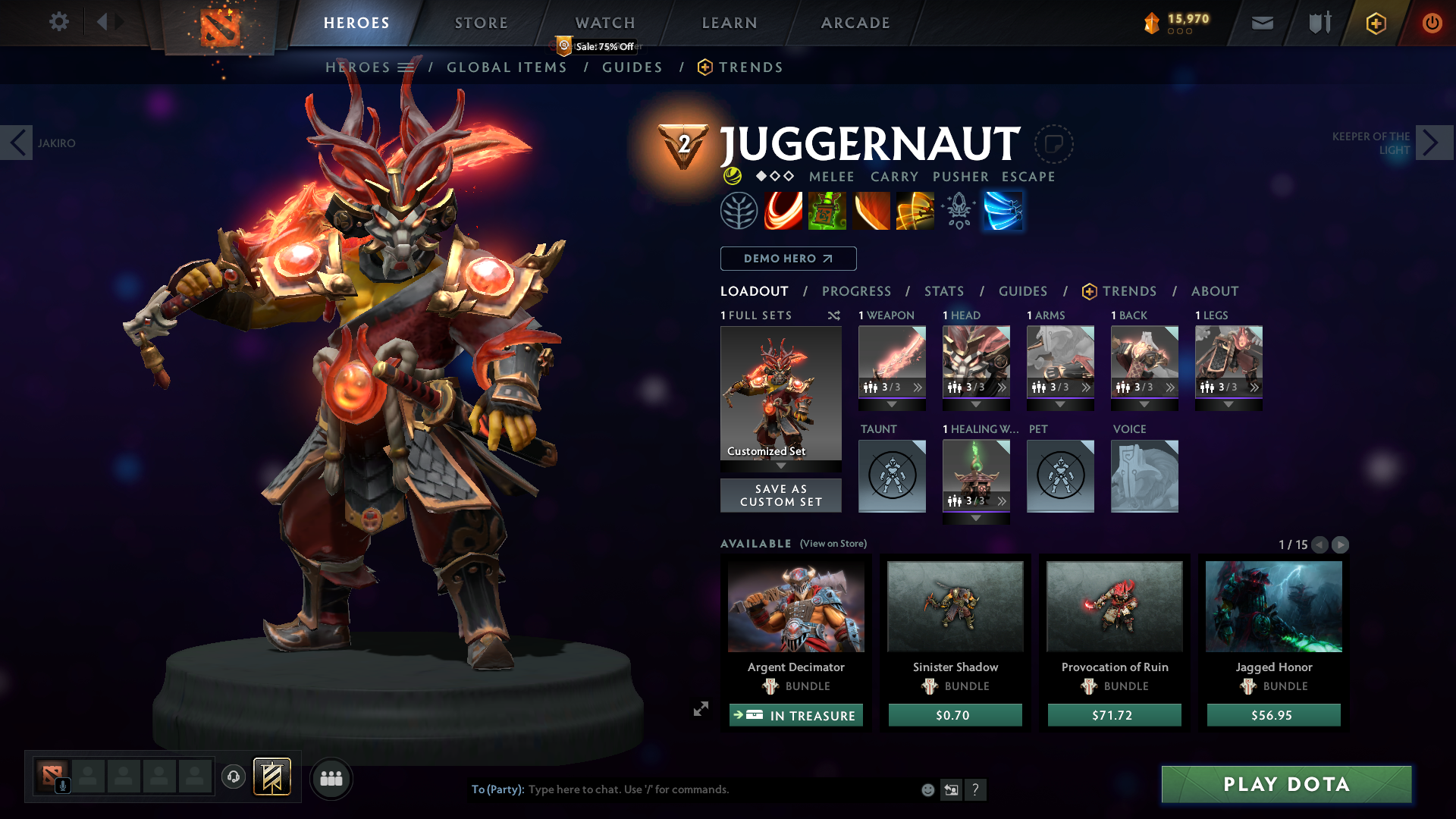Open the Sinister Shadow bundle thumbnail
Viewport: 1456px width, 819px height.
click(x=955, y=606)
